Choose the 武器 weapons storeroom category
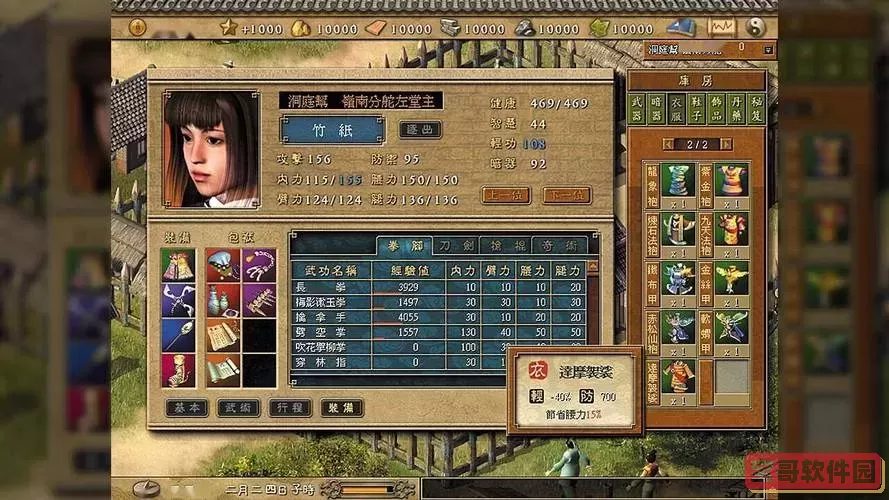Viewport: 889px width, 500px height. coord(637,106)
